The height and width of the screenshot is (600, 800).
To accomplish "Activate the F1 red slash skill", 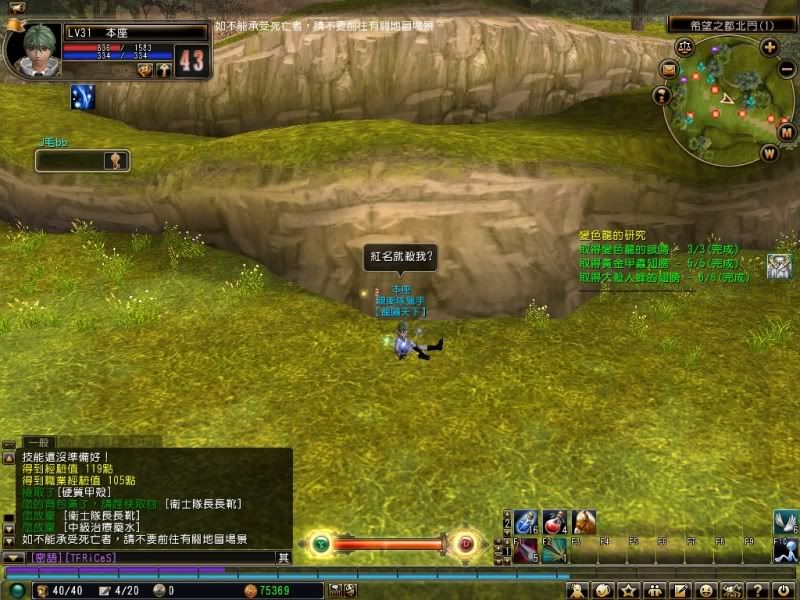I will pos(528,549).
